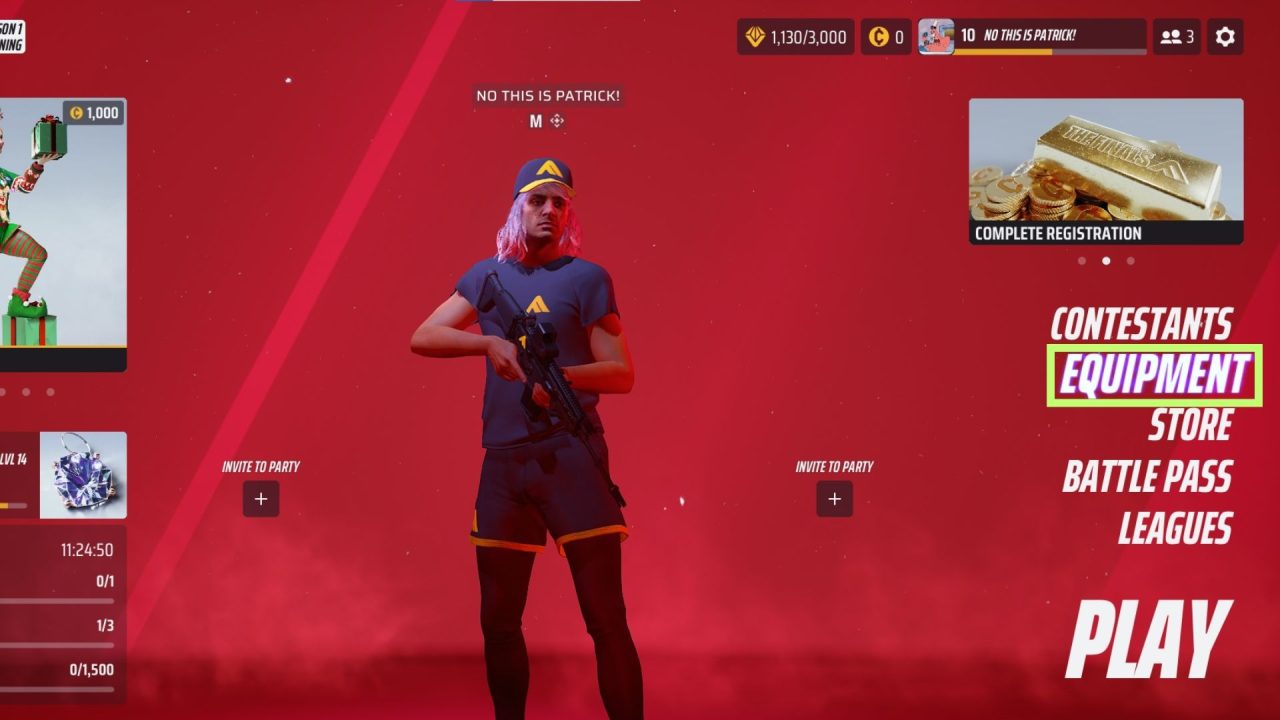This screenshot has width=1280, height=720.
Task: Open the social panel showing 3 friends
Action: pyautogui.click(x=1176, y=36)
